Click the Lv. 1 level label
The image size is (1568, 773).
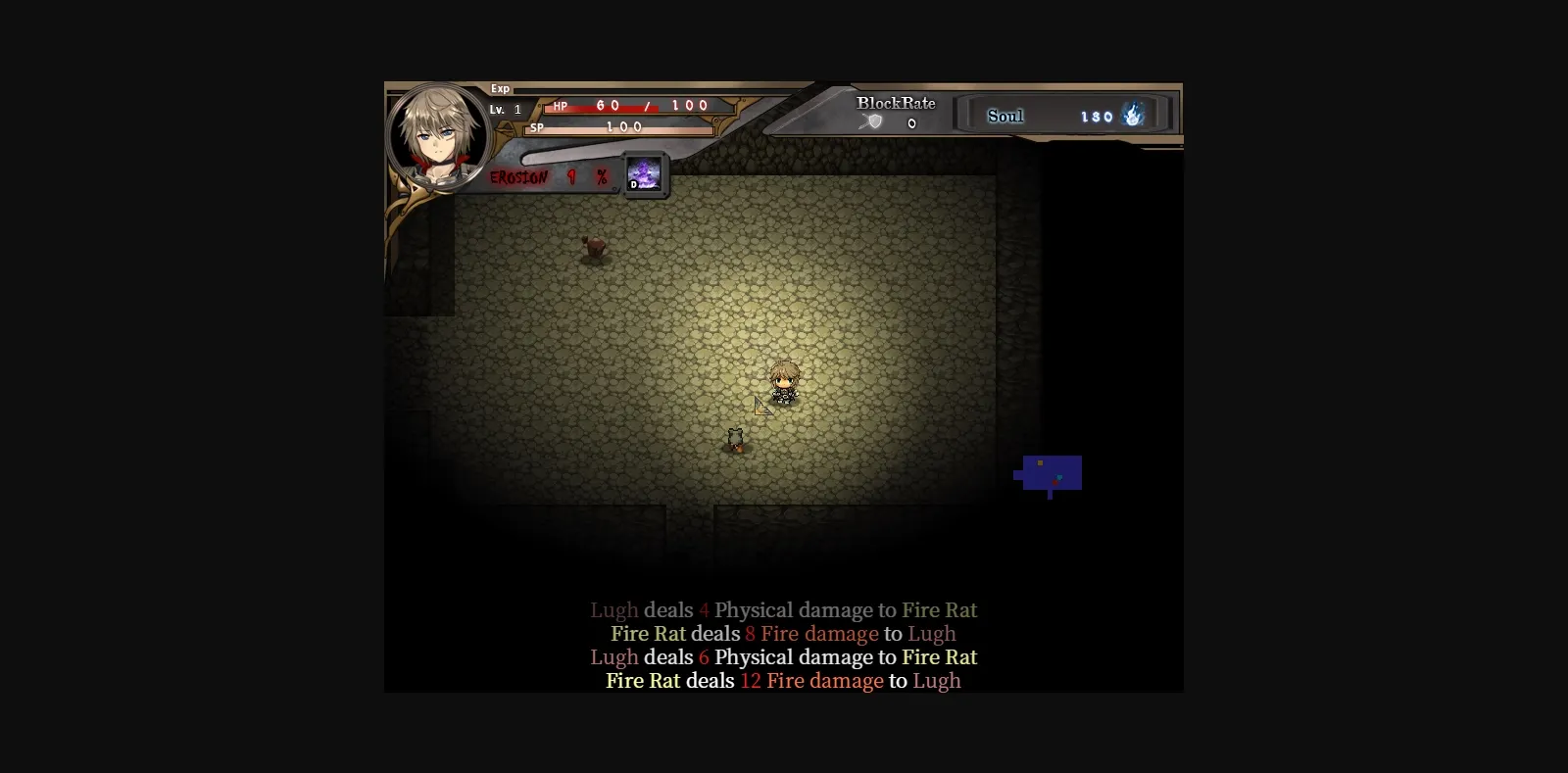(x=503, y=109)
